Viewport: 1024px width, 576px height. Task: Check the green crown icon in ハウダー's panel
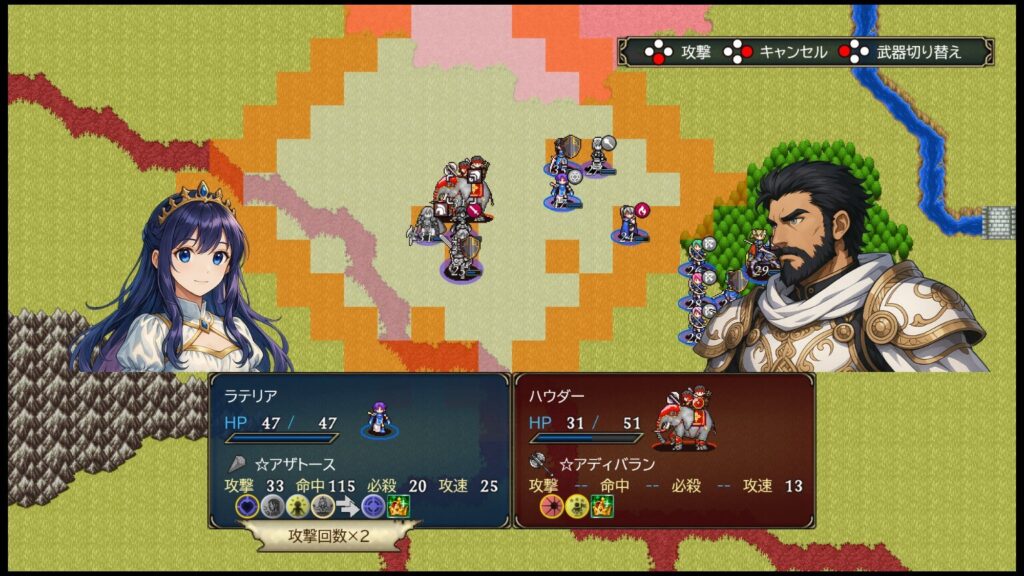click(602, 507)
